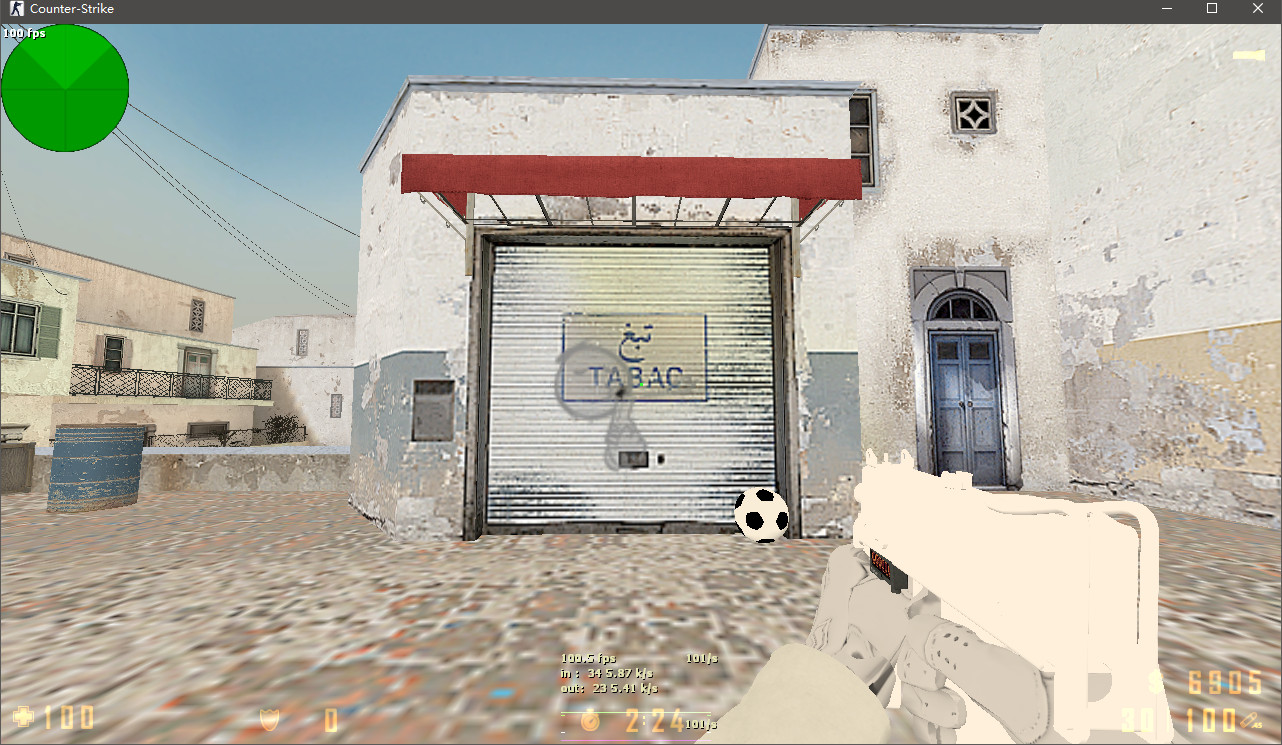
Task: Click the money amount 6905
Action: (x=1225, y=681)
